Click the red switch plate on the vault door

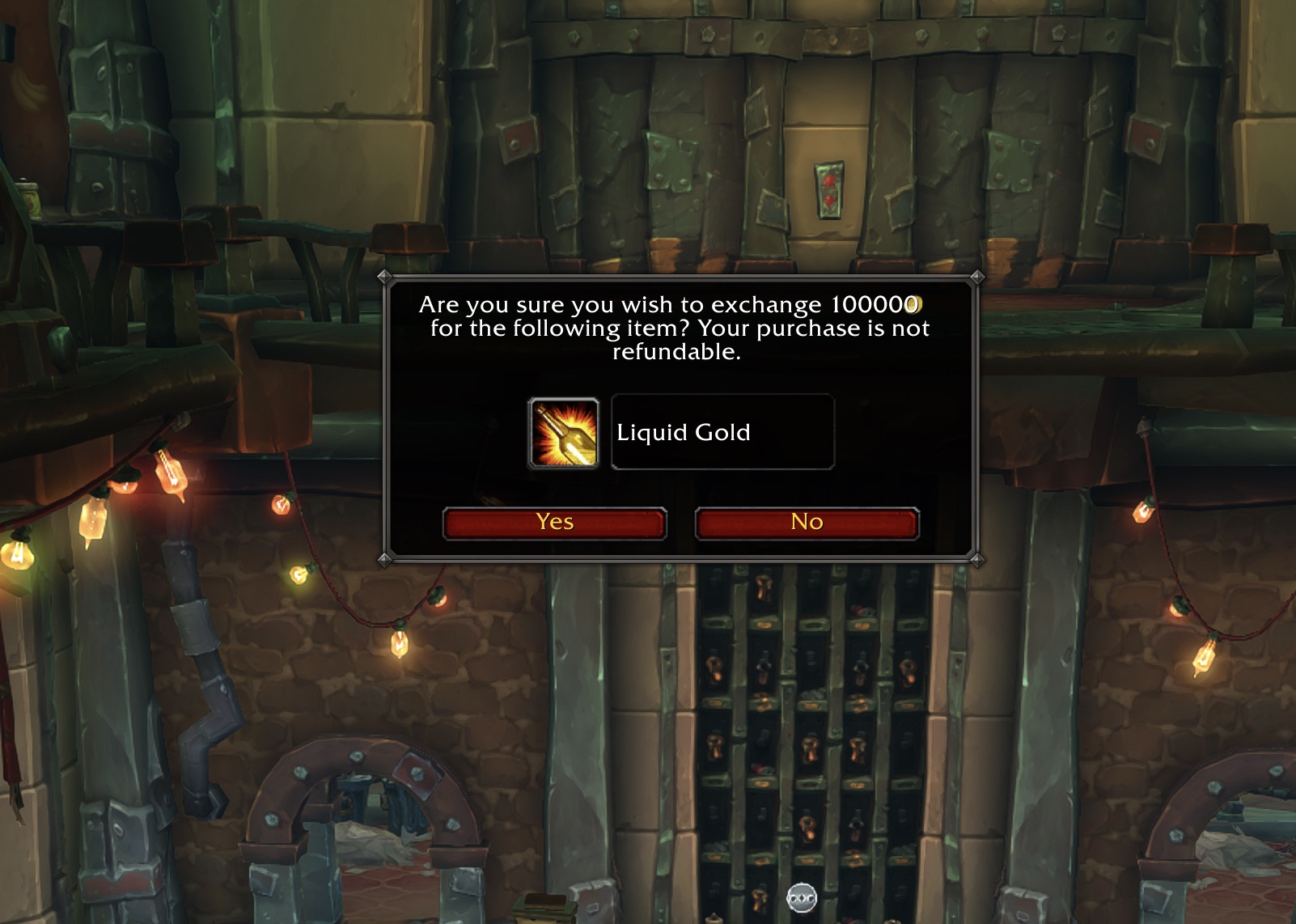[x=829, y=190]
